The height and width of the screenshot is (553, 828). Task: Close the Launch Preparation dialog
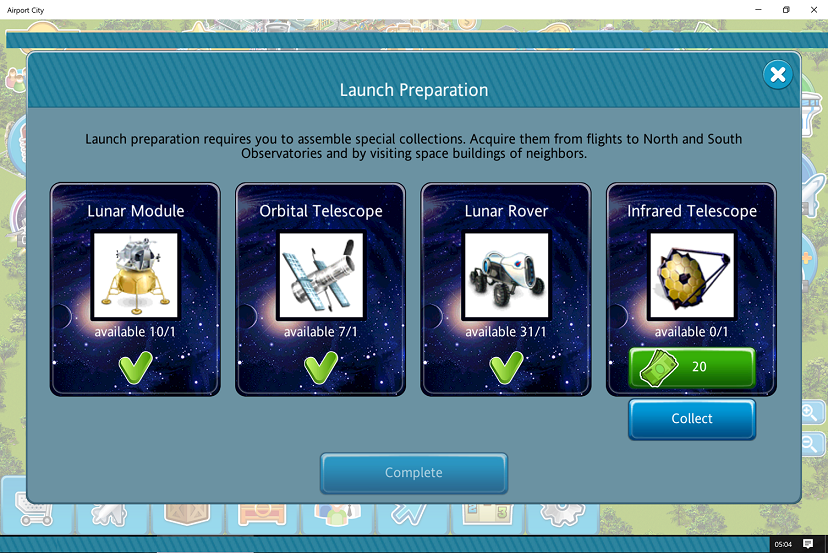(x=777, y=75)
